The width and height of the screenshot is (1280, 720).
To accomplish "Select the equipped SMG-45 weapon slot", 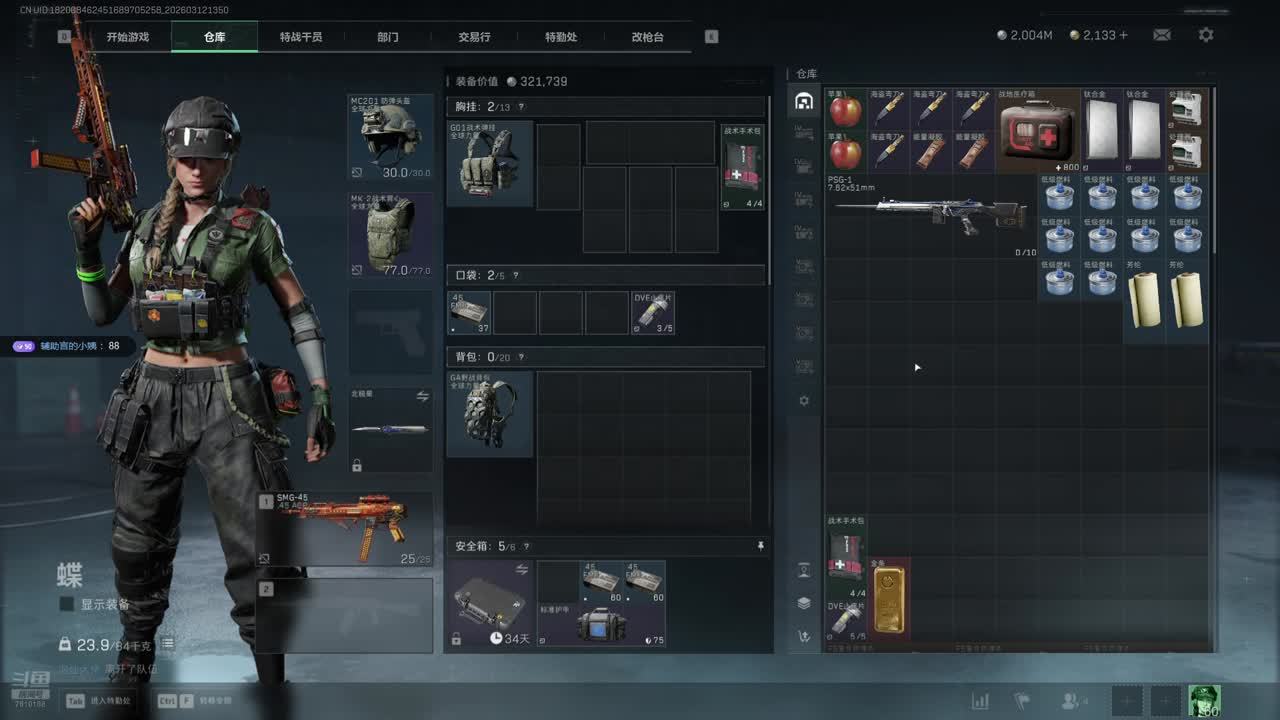I will pyautogui.click(x=346, y=528).
